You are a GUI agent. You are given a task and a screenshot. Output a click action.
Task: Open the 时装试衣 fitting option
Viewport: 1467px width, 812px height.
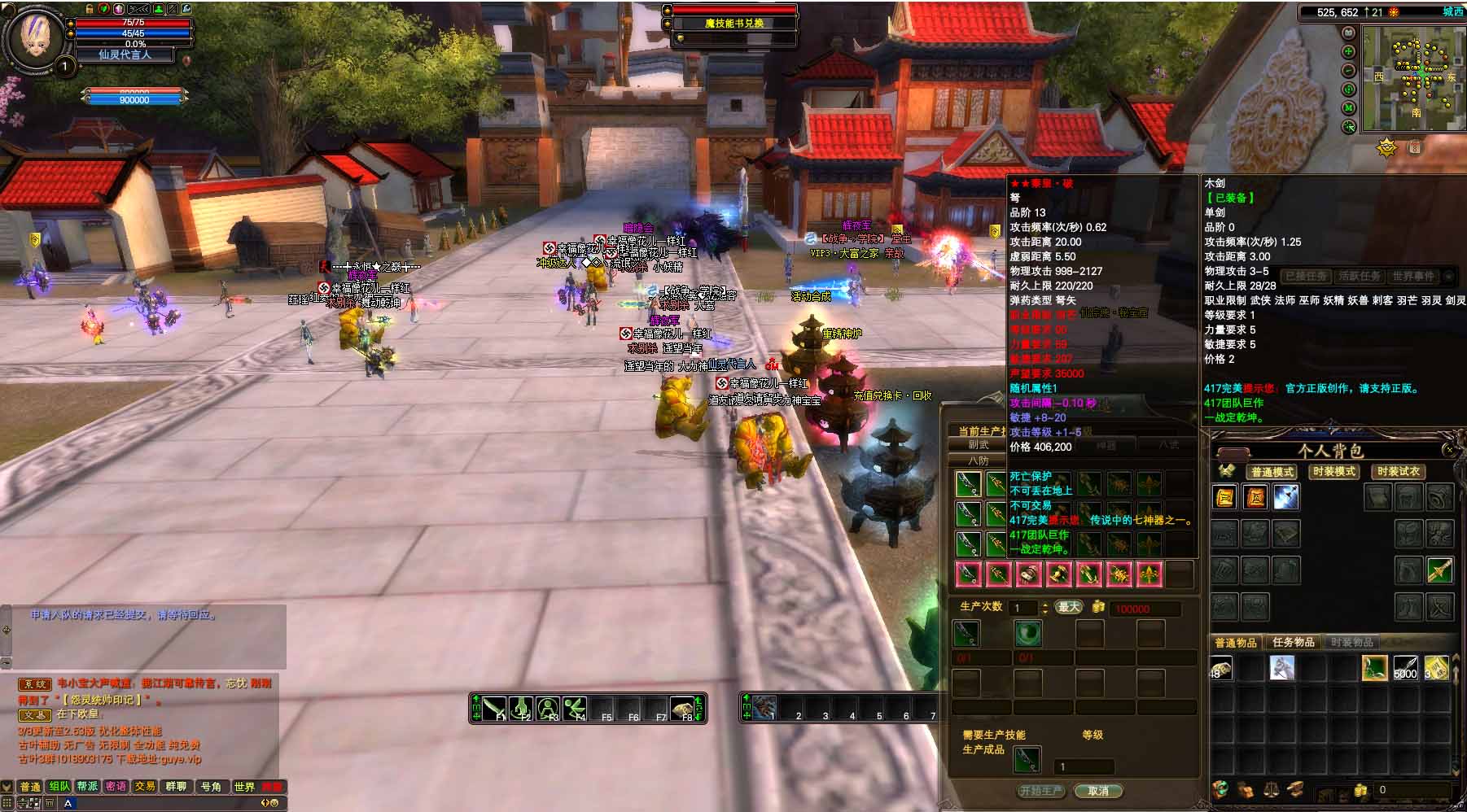[x=1399, y=472]
